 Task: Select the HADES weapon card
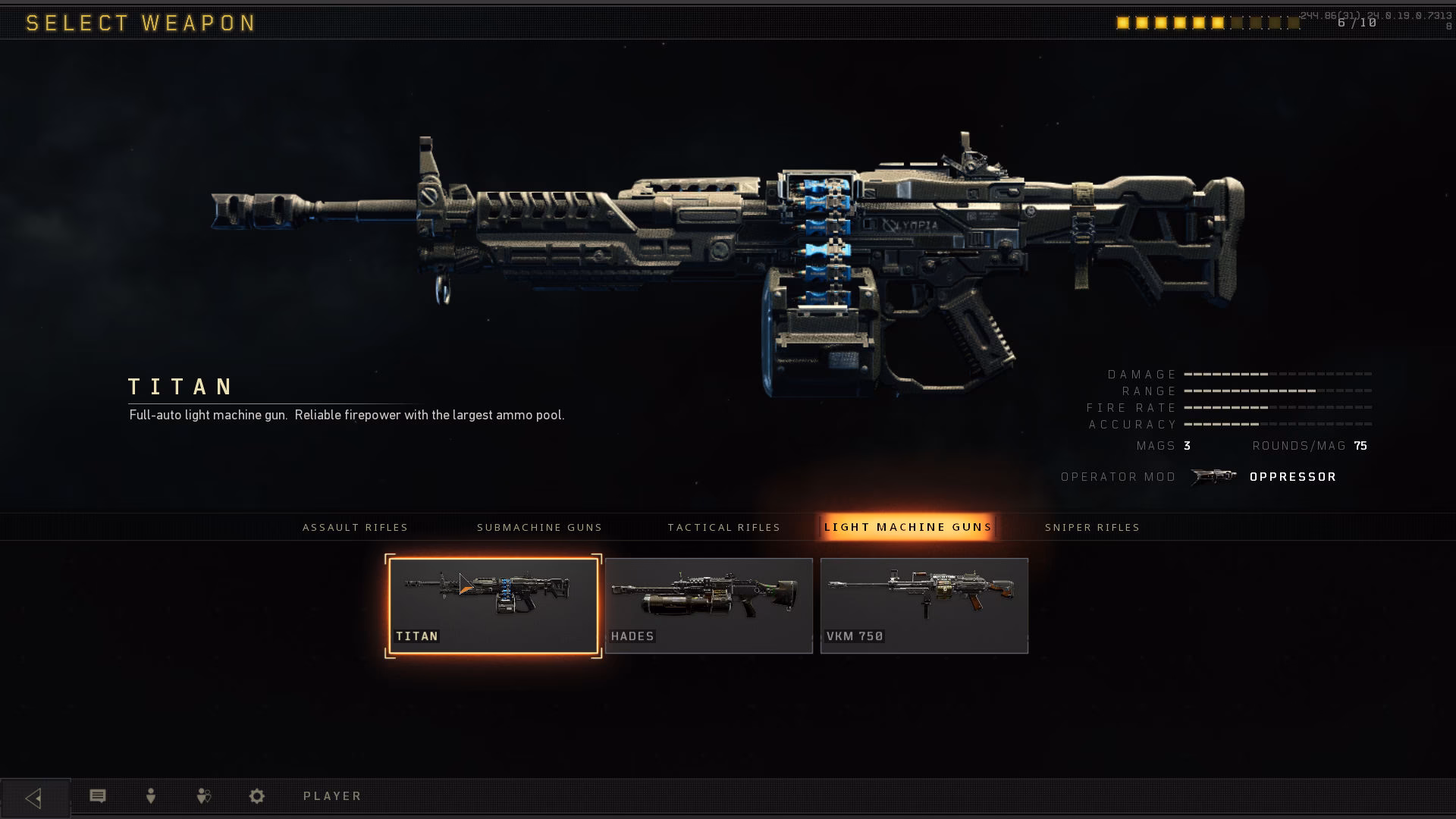click(708, 604)
